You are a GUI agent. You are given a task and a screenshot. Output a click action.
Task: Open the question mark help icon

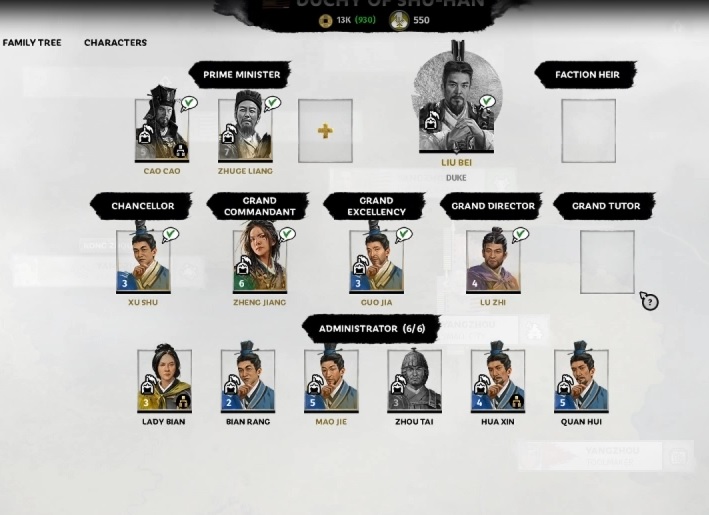(x=650, y=302)
